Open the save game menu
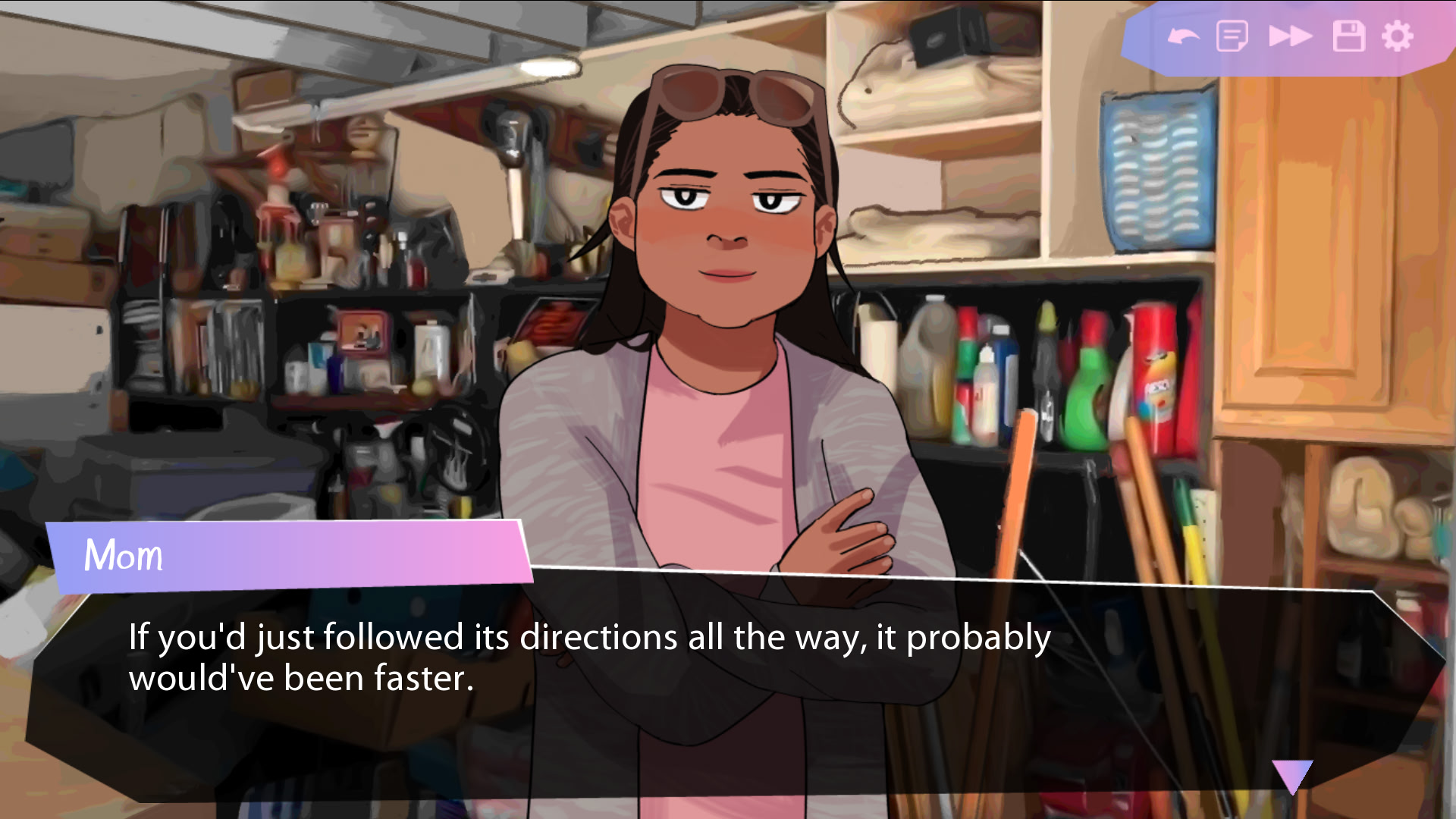This screenshot has width=1456, height=819. coord(1348,36)
